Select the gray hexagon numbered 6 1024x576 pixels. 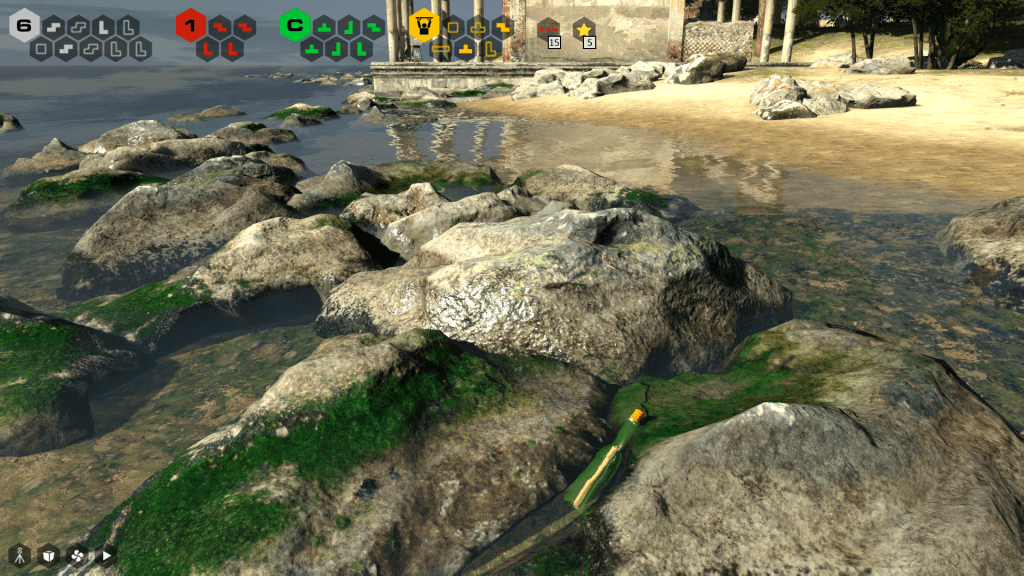[x=24, y=25]
